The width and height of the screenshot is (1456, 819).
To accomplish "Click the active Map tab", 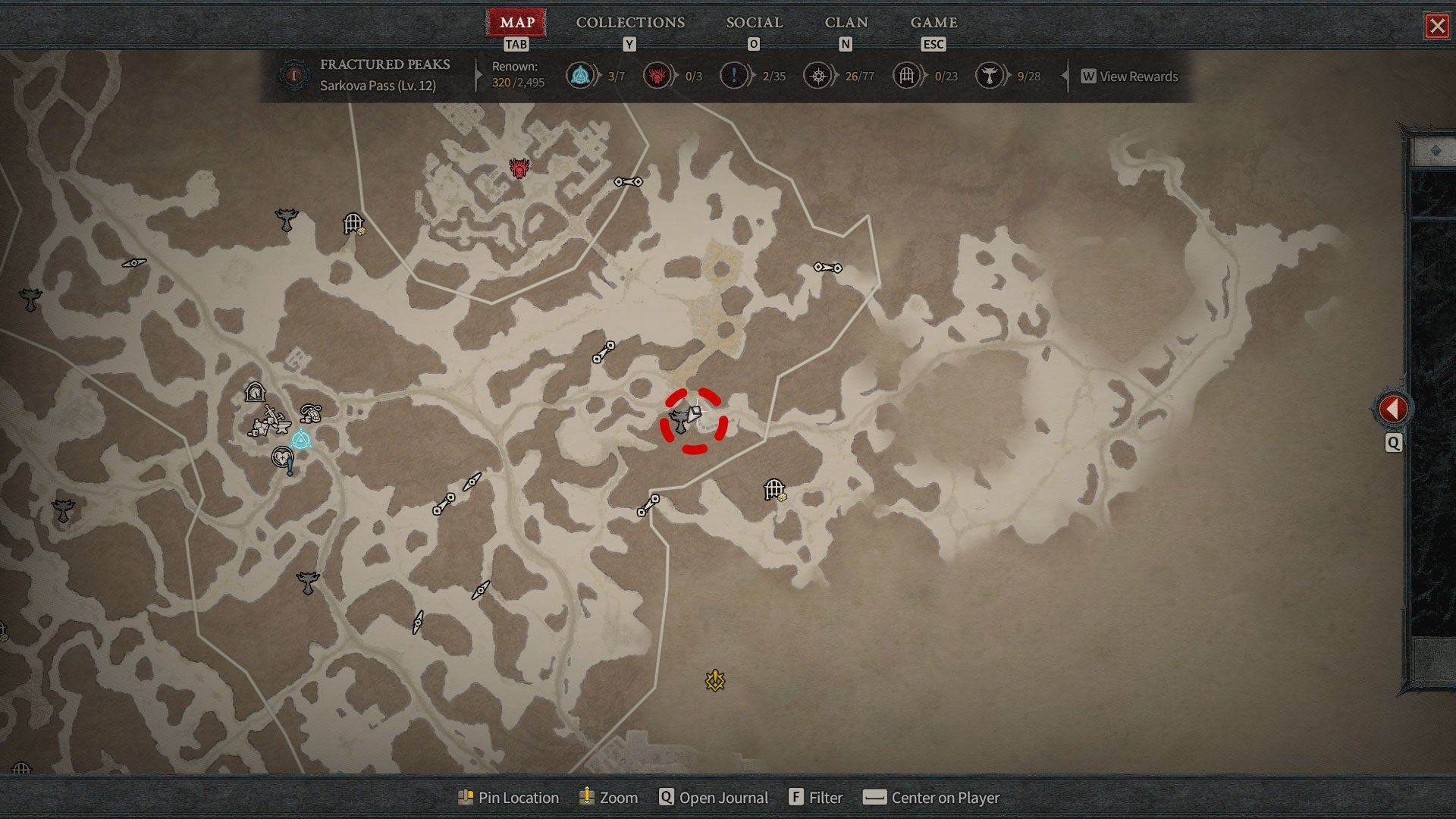I will pos(516,23).
